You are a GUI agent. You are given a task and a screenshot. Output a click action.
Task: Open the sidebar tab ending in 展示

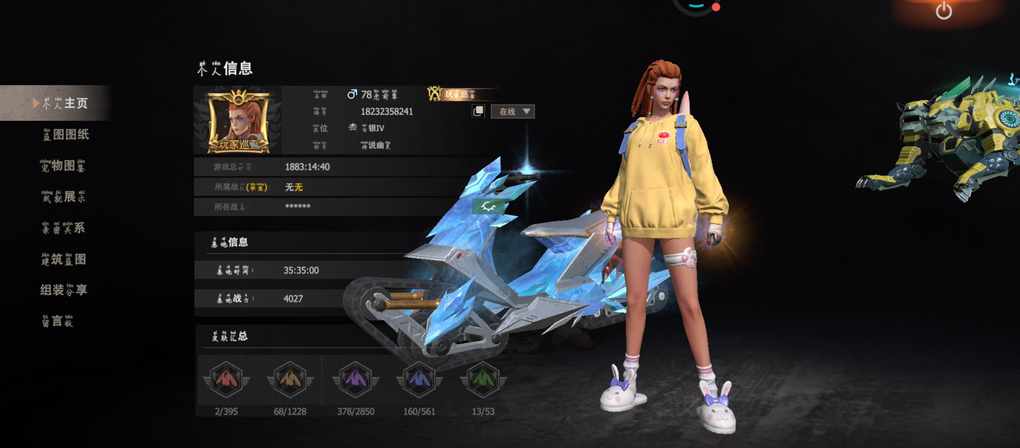(62, 196)
